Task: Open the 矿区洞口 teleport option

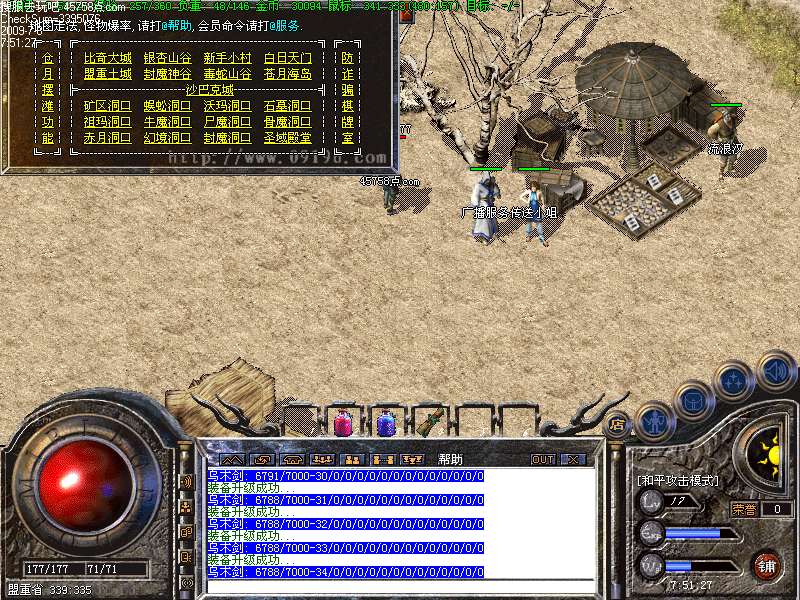Action: [x=107, y=106]
